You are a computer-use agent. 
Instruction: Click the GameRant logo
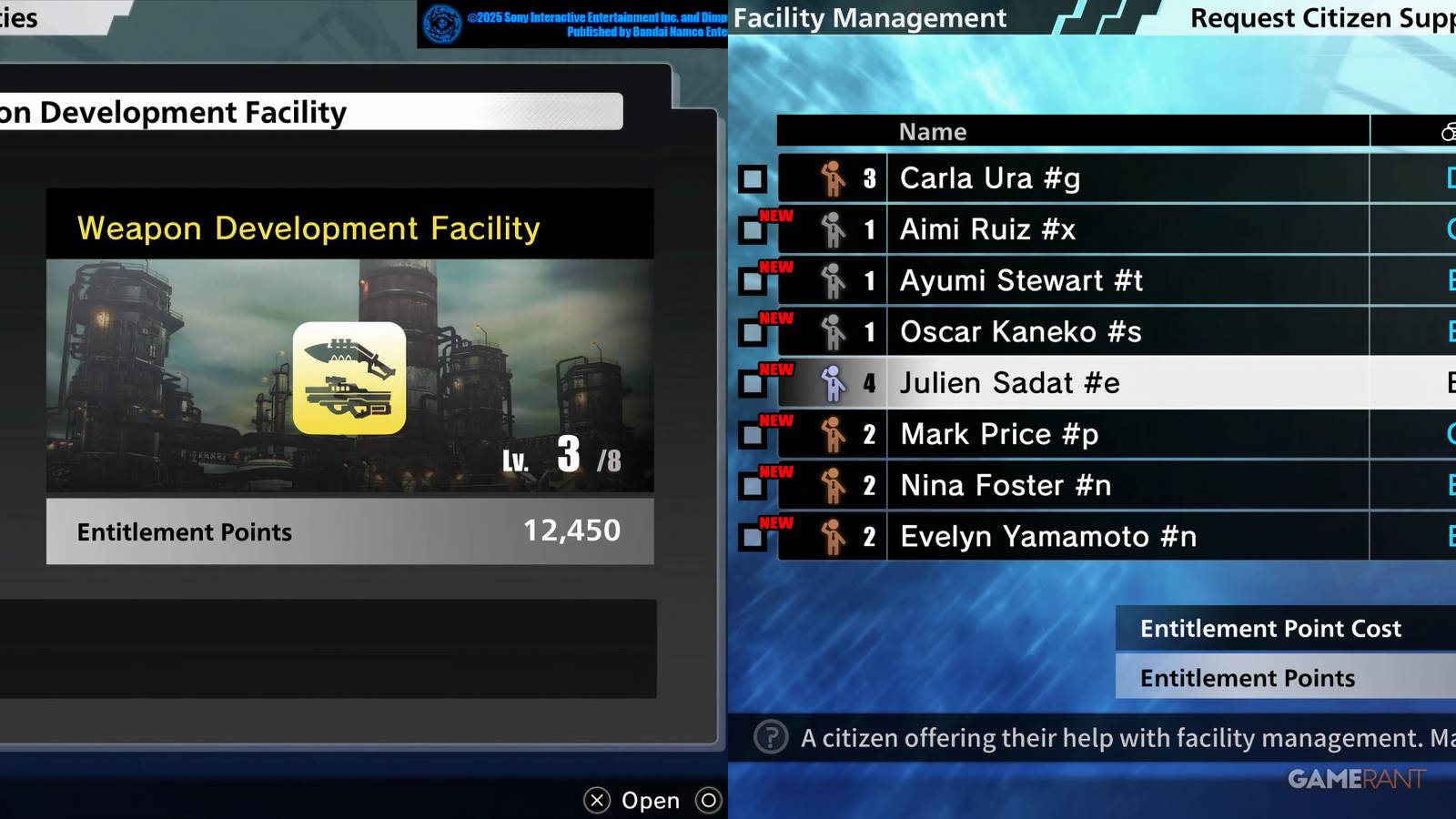coord(1356,779)
